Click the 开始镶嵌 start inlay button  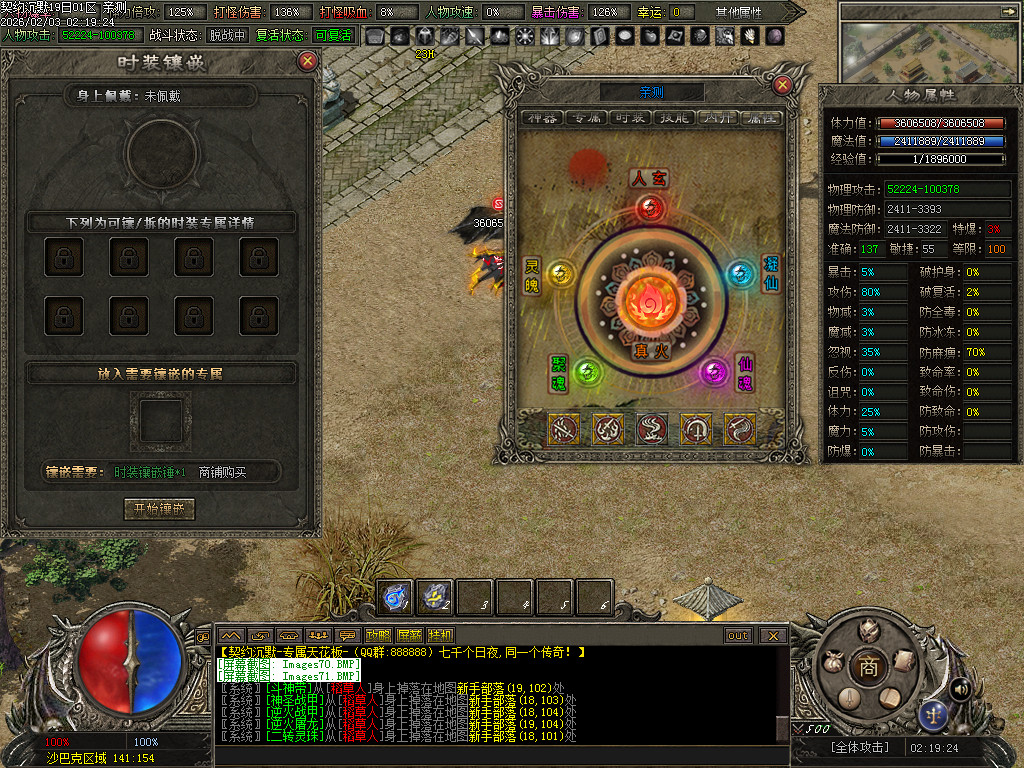tap(159, 508)
